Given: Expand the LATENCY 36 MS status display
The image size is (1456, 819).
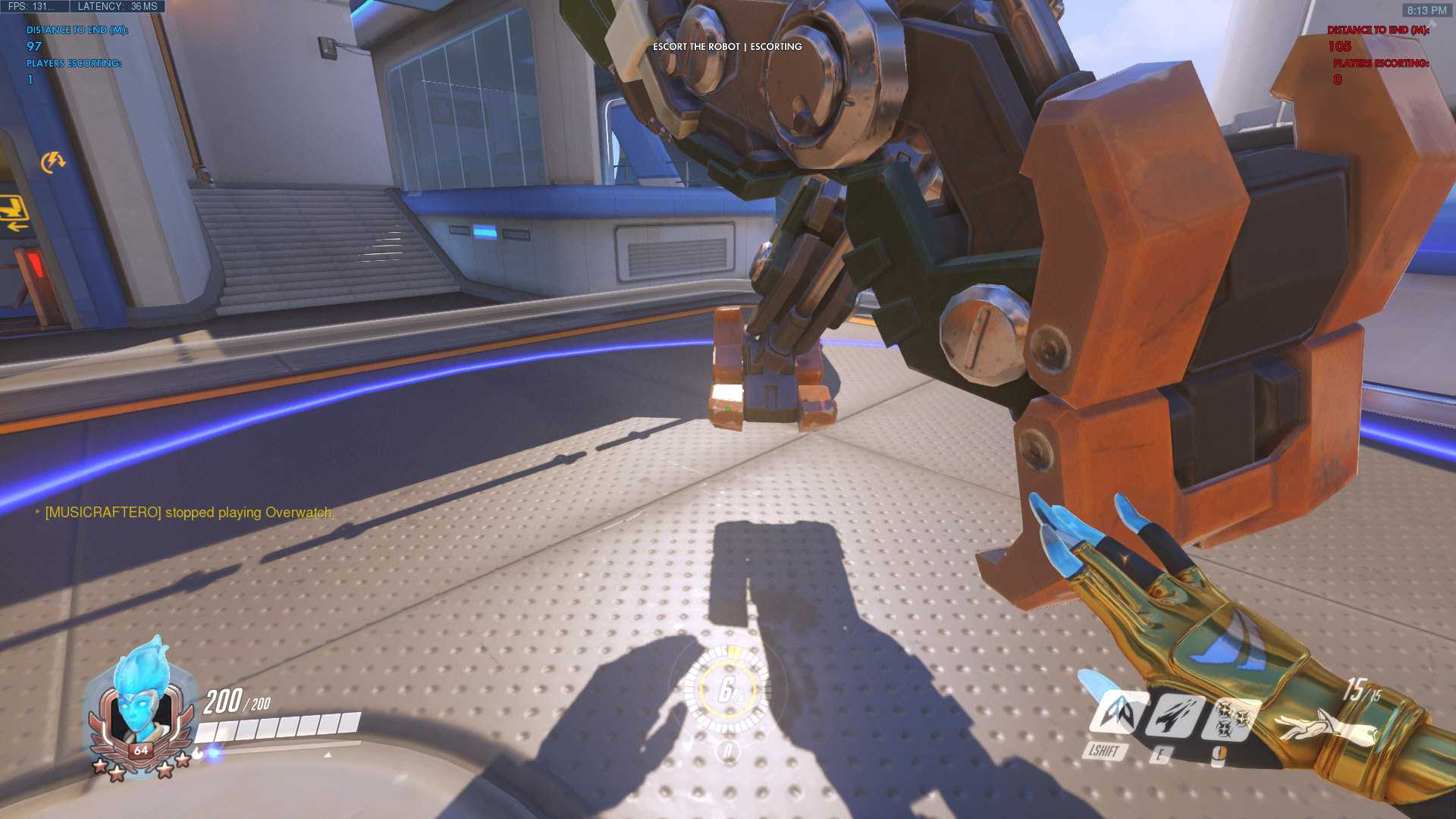Looking at the screenshot, I should 112,6.
